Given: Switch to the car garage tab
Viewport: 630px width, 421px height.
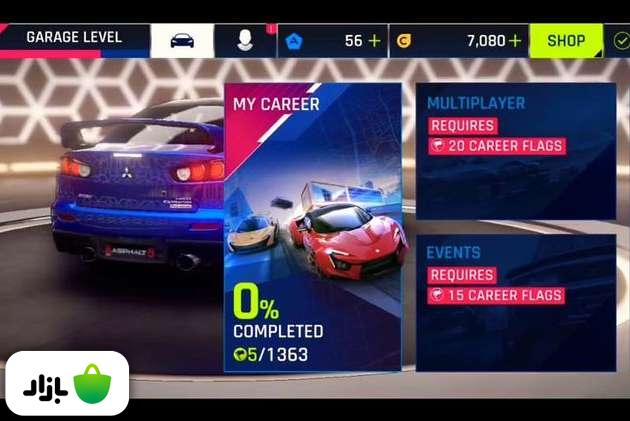Looking at the screenshot, I should tap(182, 41).
